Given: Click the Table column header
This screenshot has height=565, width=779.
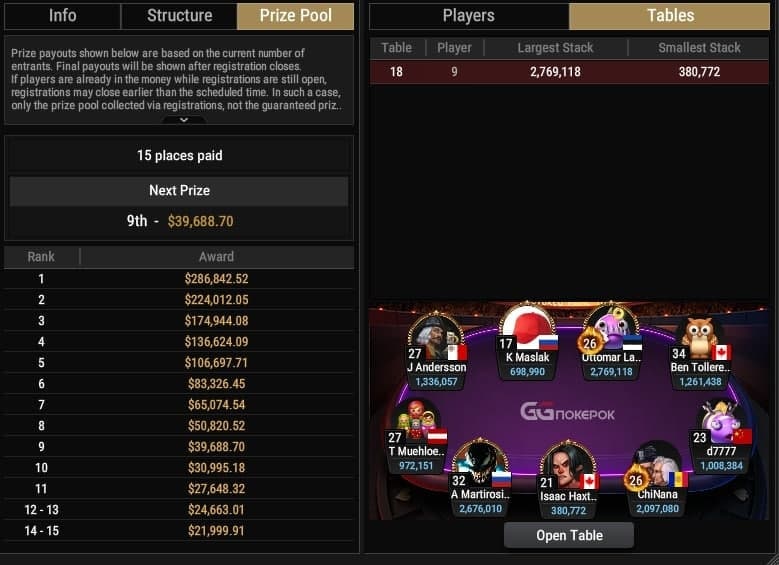Looking at the screenshot, I should (397, 48).
